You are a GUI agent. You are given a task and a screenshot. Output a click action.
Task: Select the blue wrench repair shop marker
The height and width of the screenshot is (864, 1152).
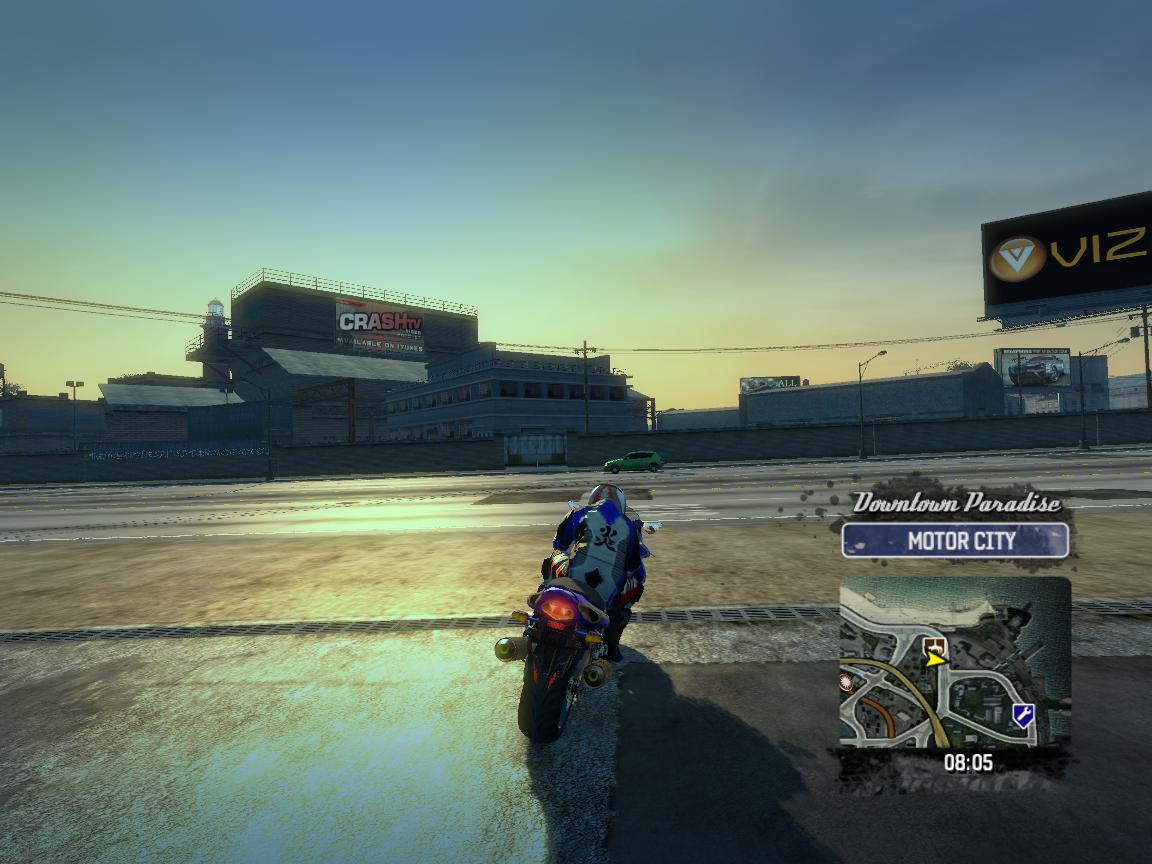tap(1022, 714)
